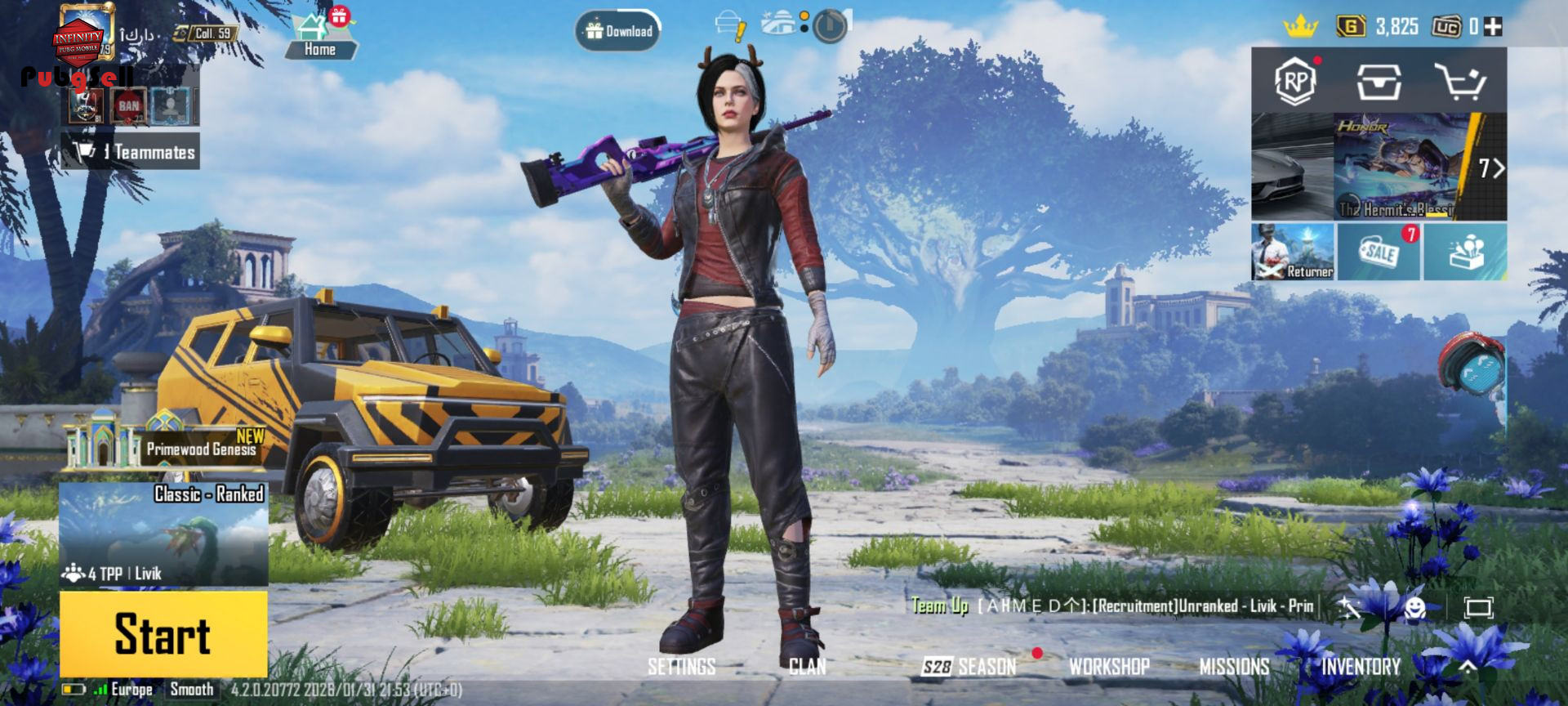The image size is (1568, 706).
Task: Open the shopping cart shop icon
Action: (1460, 81)
